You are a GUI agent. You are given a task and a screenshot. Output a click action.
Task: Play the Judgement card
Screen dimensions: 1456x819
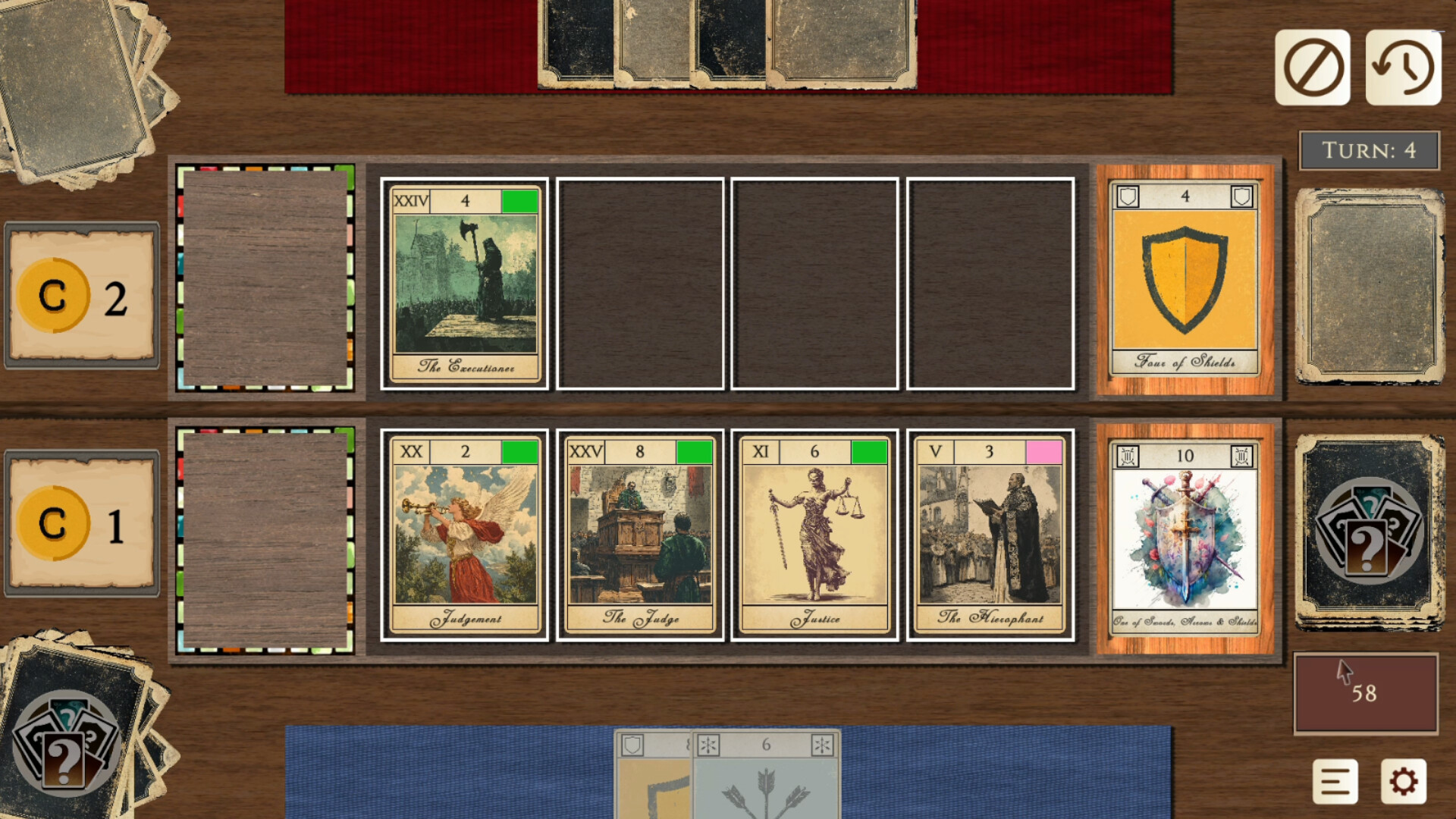tap(465, 535)
